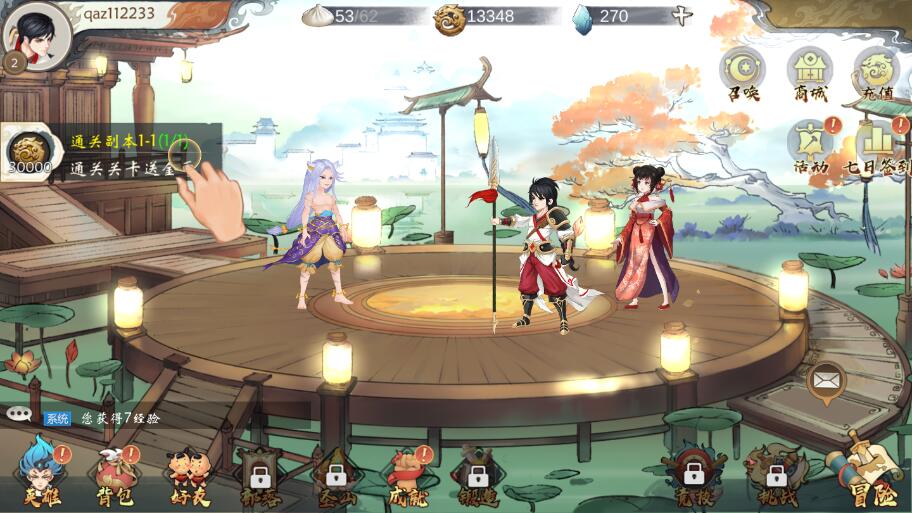The image size is (912, 513).
Task: Open the 活动 (Events) banner icon
Action: (811, 144)
